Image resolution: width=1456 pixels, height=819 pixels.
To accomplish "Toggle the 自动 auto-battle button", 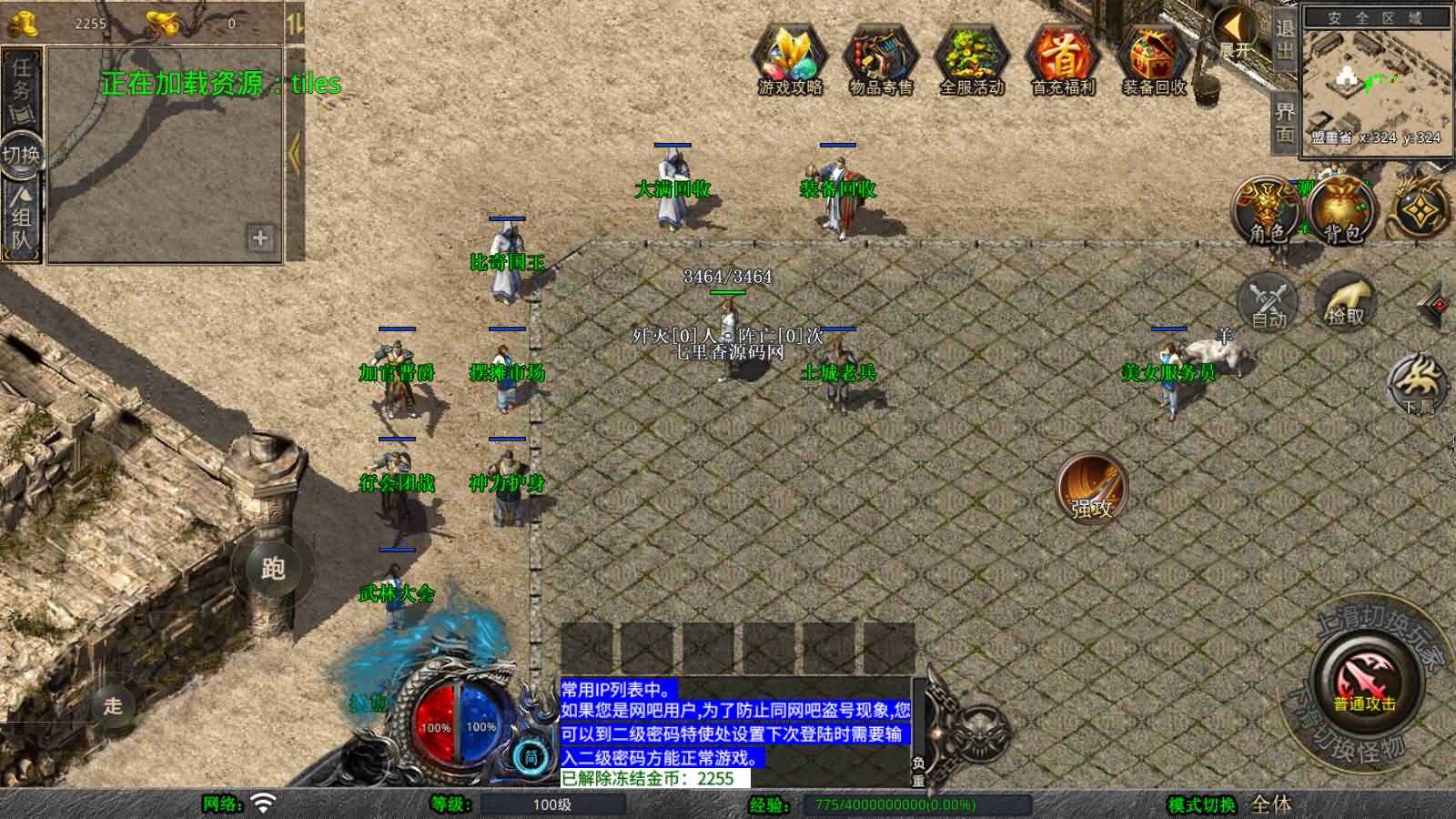I will [1269, 301].
